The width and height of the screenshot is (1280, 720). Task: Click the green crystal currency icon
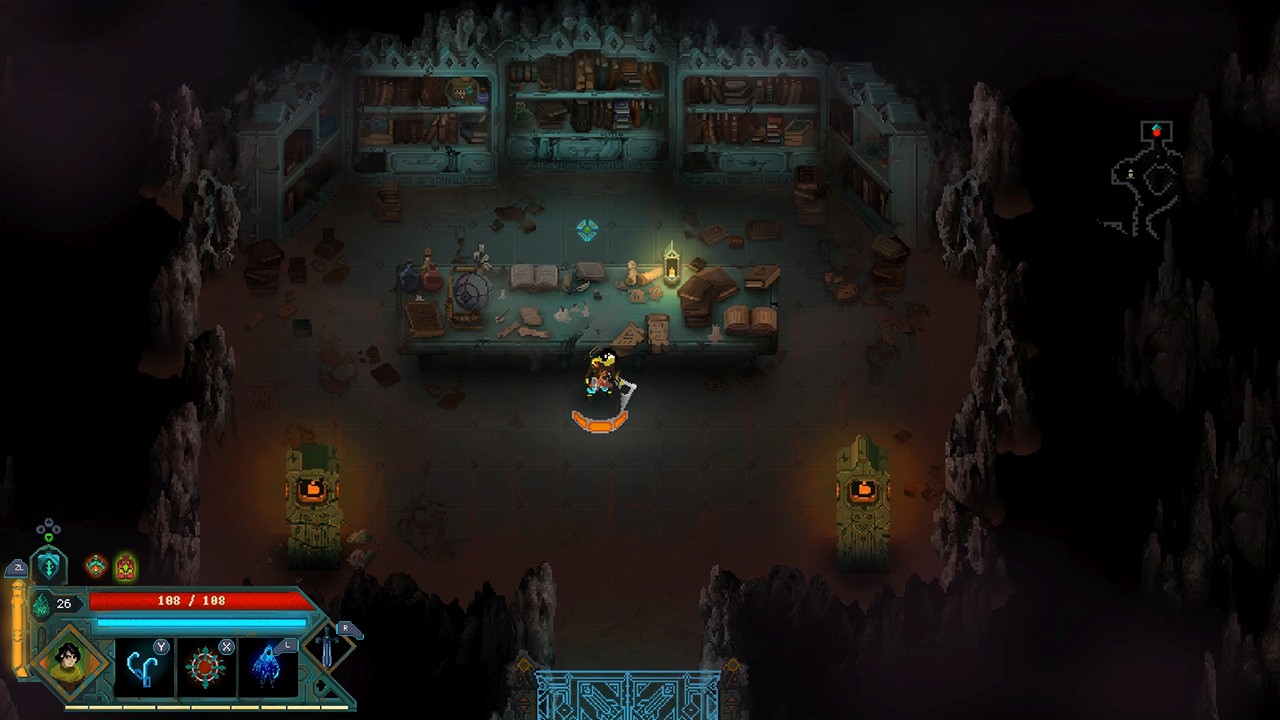tap(42, 604)
